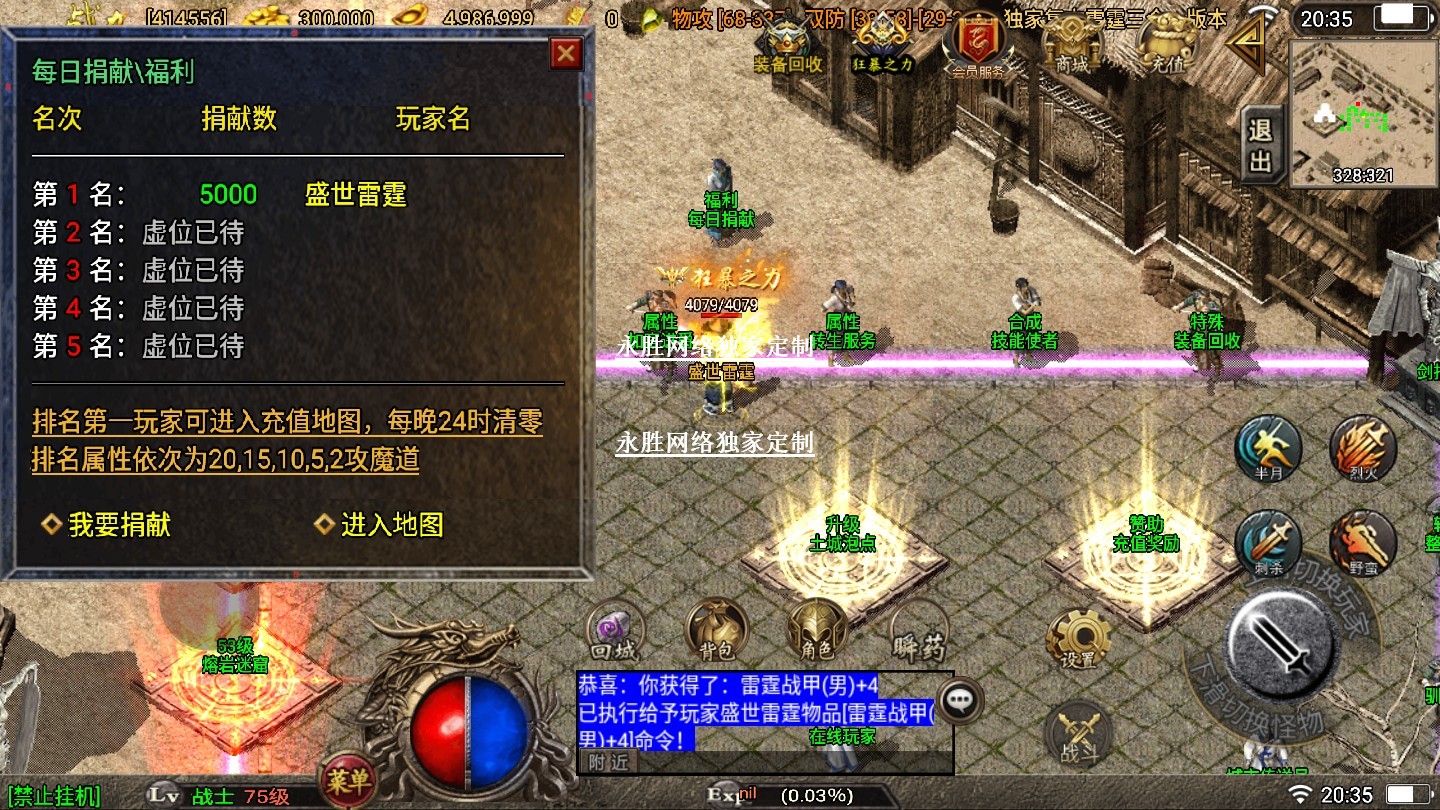Image resolution: width=1440 pixels, height=810 pixels.
Task: Open the 商城 shop
Action: coord(1070,46)
